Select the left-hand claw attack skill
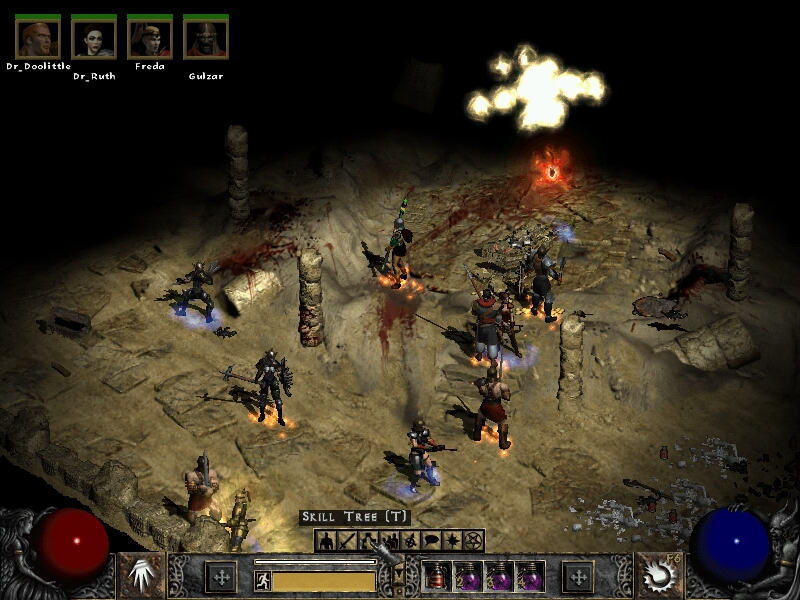Image resolution: width=800 pixels, height=600 pixels. point(141,576)
